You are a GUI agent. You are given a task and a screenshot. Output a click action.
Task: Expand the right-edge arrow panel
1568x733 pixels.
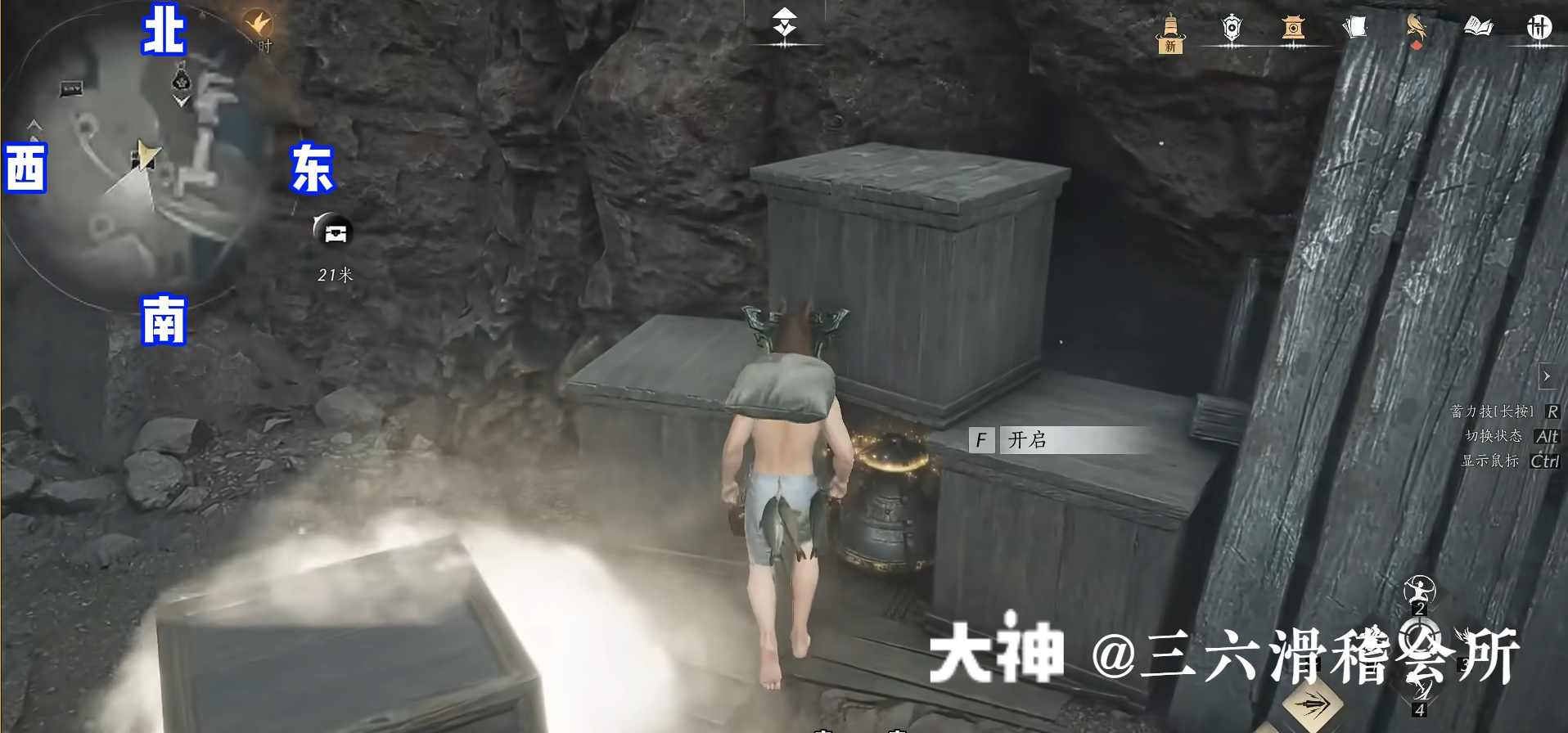pos(1547,377)
